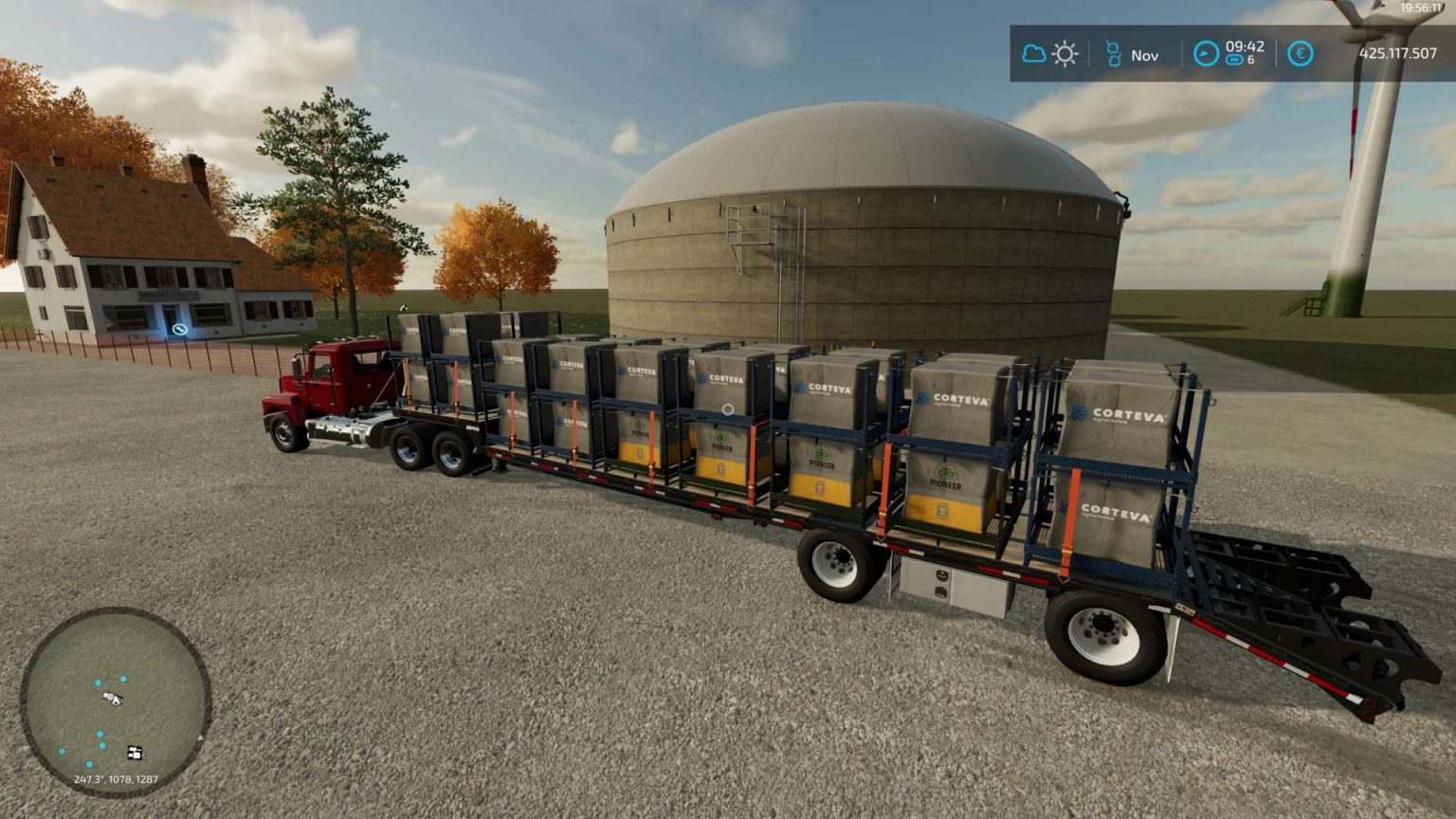Select the Euro currency icon
This screenshot has height=819, width=1456.
(1301, 55)
